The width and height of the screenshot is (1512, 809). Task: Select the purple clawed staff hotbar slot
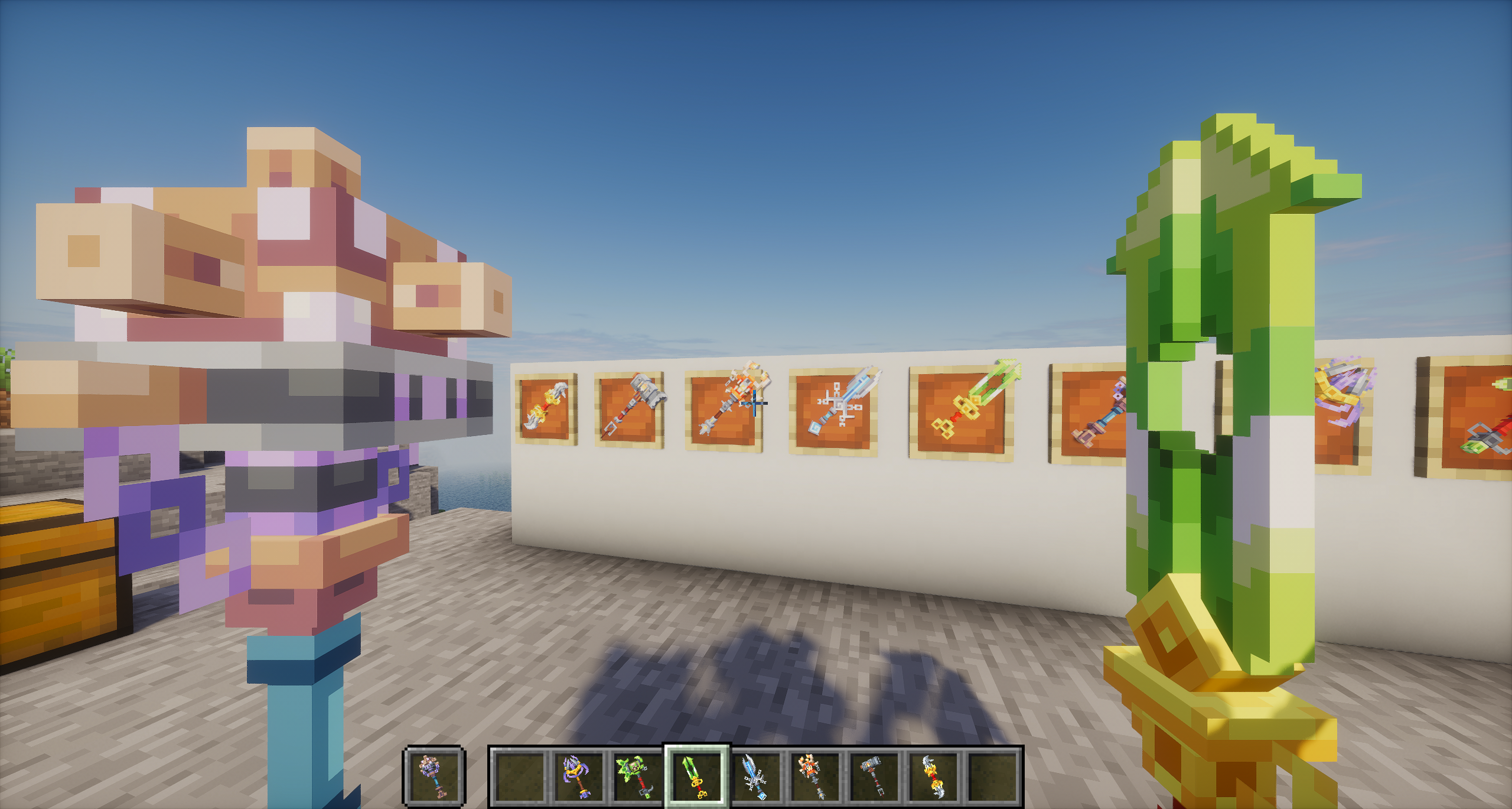point(578,775)
